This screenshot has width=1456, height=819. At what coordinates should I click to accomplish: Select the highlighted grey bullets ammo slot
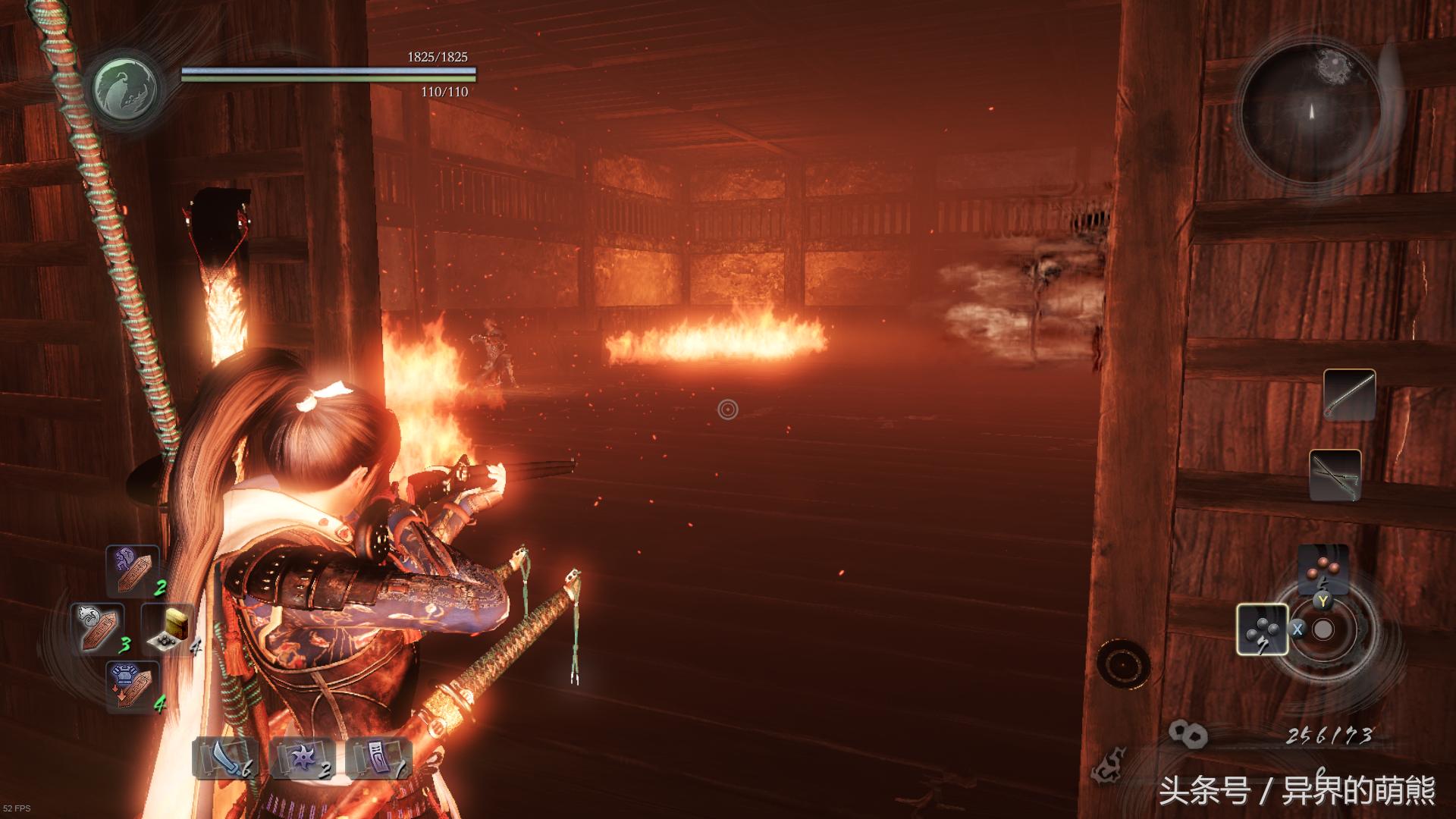pos(1262,629)
